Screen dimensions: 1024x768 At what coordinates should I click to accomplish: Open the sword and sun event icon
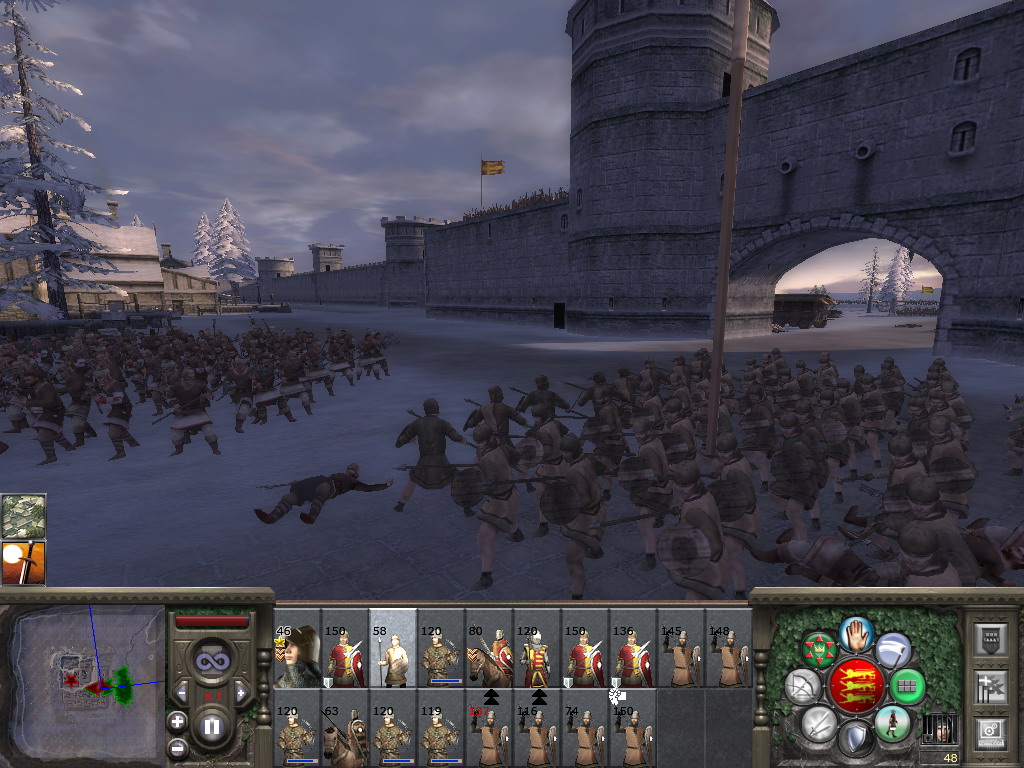point(22,562)
